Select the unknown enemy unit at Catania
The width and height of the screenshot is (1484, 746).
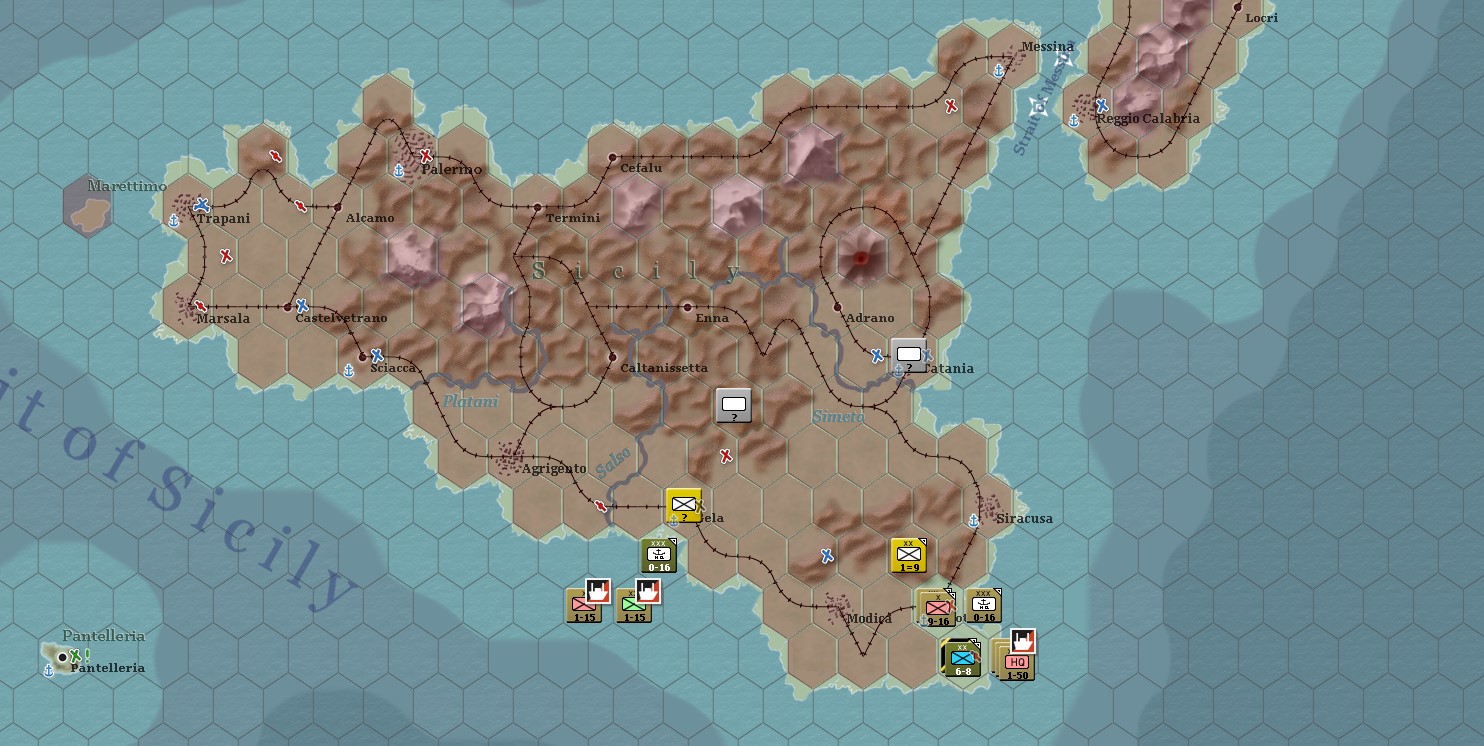908,354
